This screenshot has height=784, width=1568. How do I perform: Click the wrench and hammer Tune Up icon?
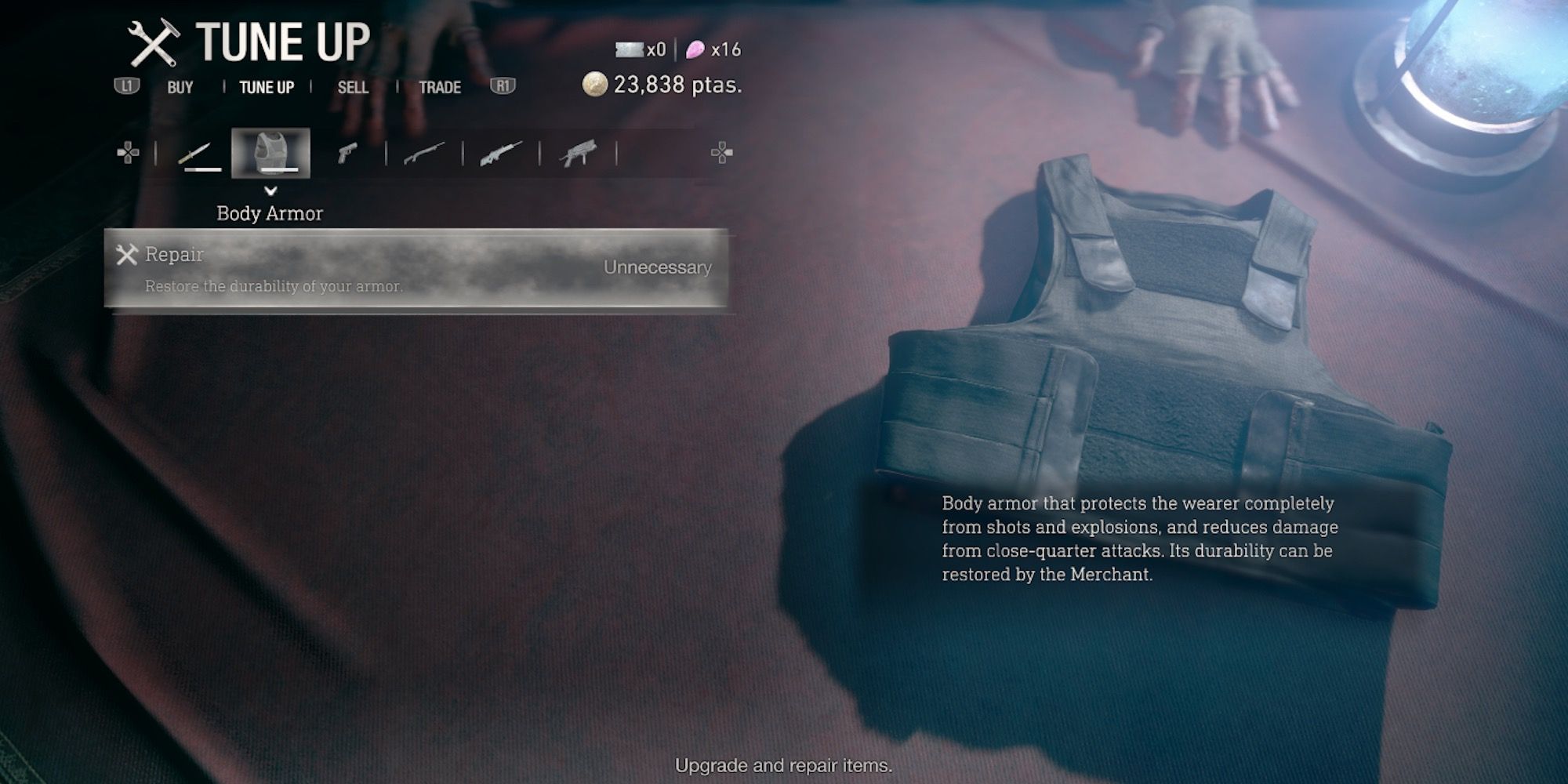click(154, 42)
